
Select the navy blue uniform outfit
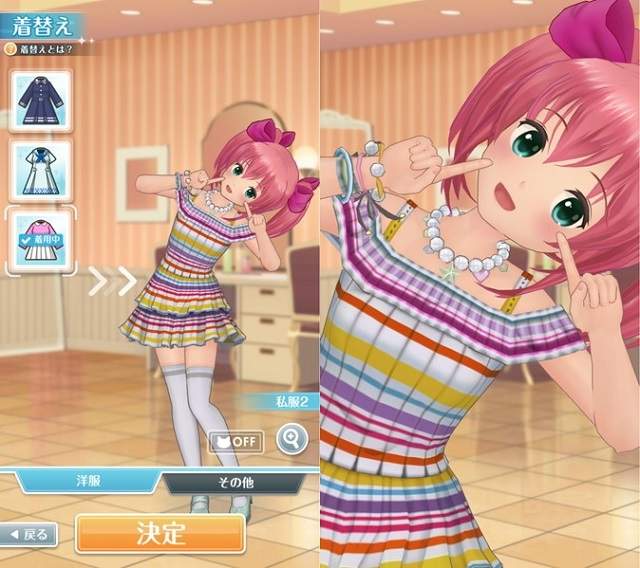[40, 102]
